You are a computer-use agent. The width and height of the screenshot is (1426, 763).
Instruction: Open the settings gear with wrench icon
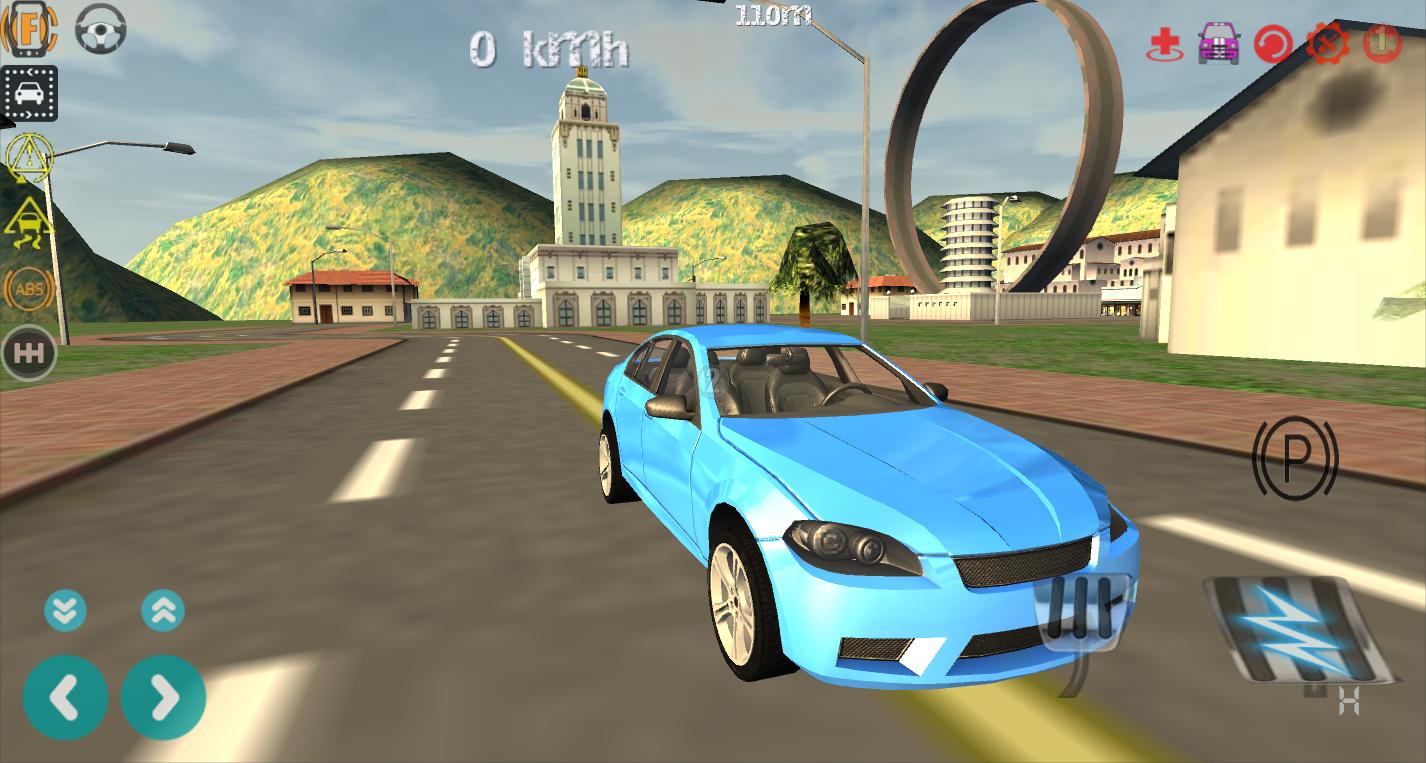(x=1330, y=44)
